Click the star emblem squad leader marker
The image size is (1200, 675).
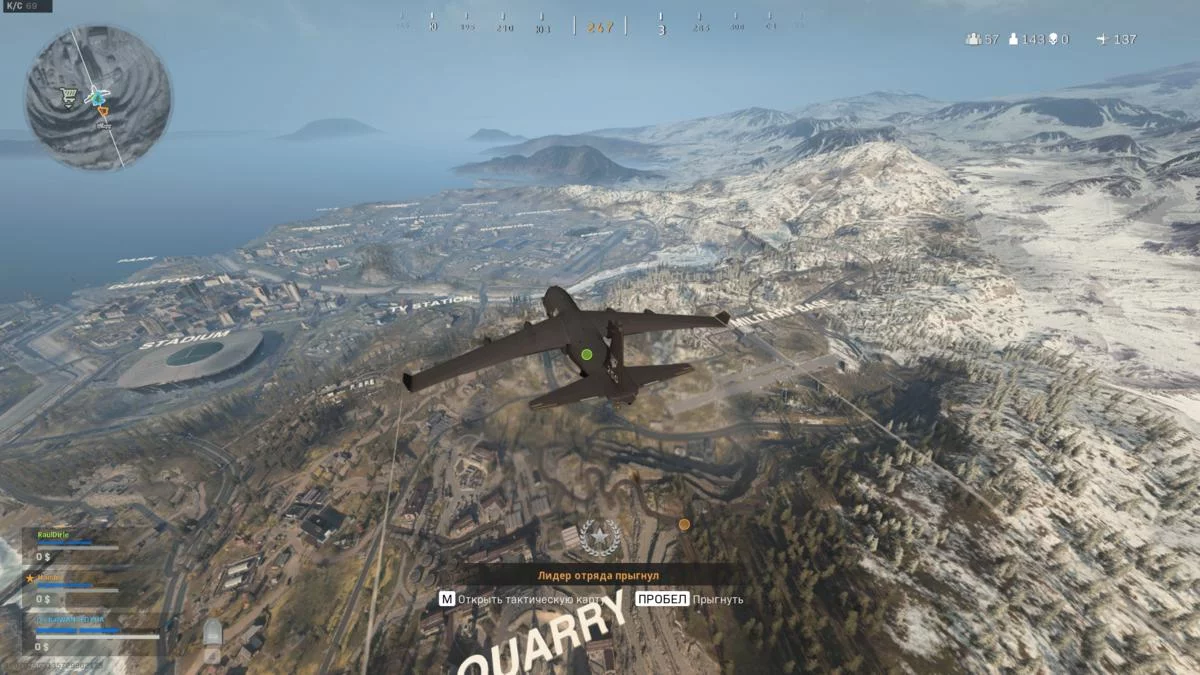point(600,538)
